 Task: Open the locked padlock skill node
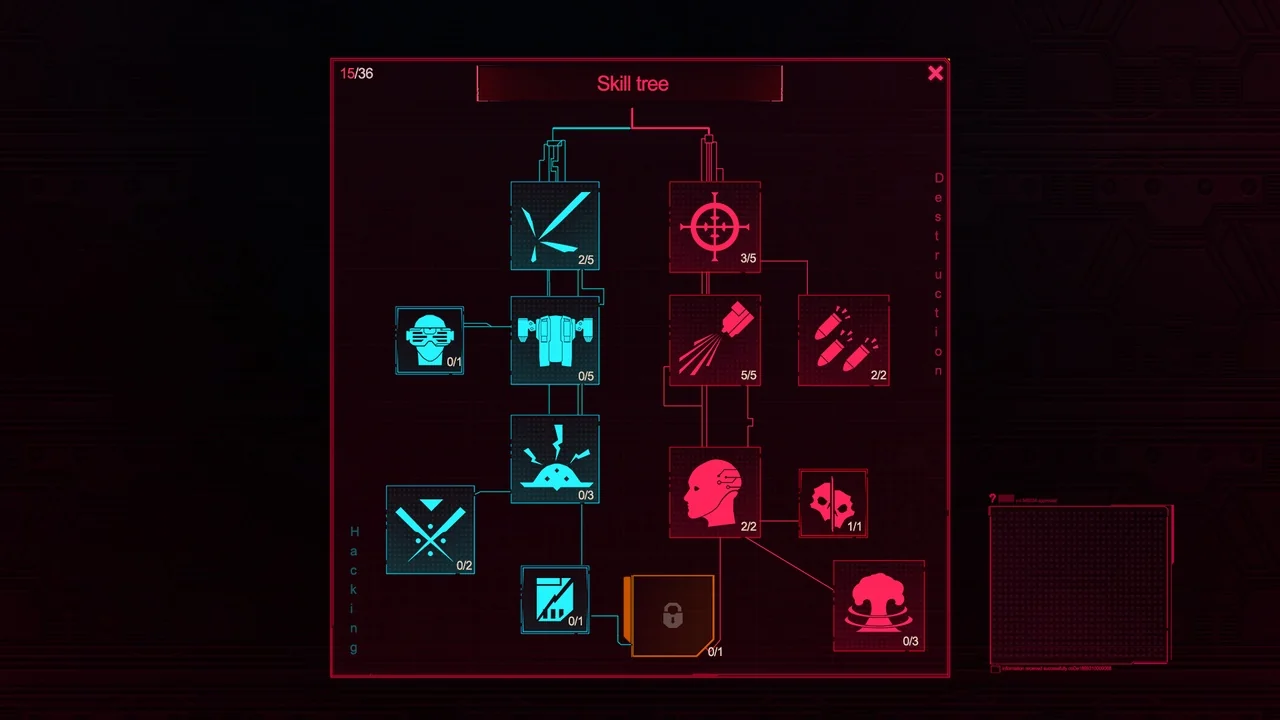[x=671, y=615]
